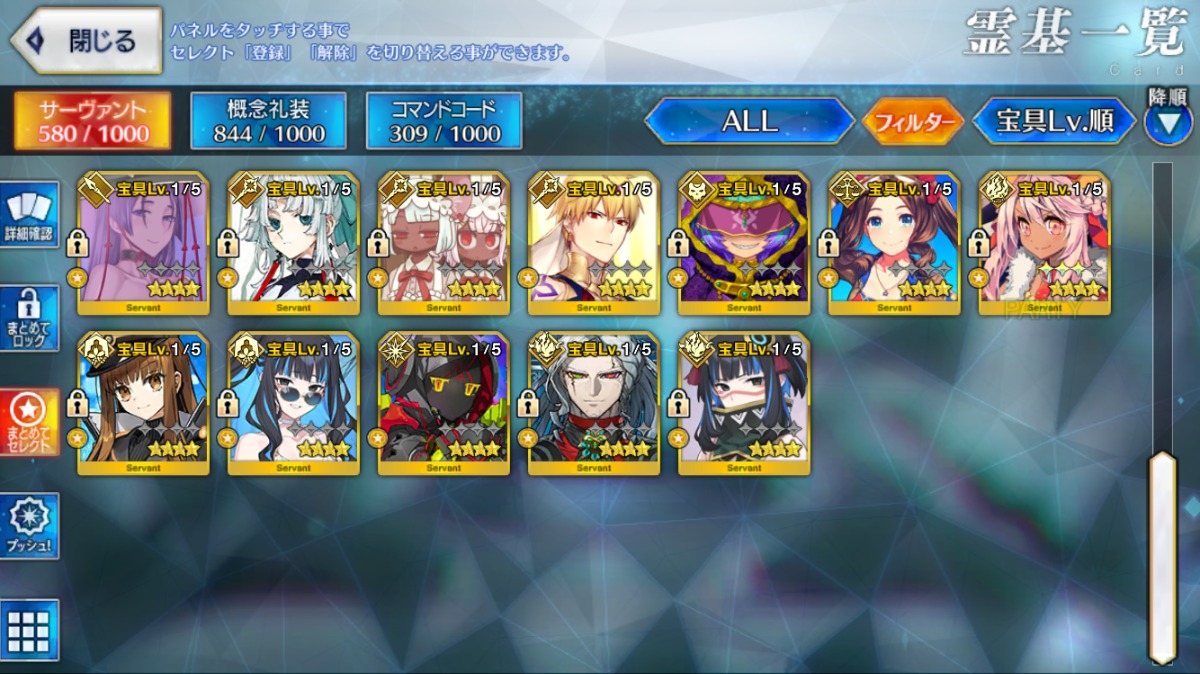Show the コマンドコード tab

point(444,121)
